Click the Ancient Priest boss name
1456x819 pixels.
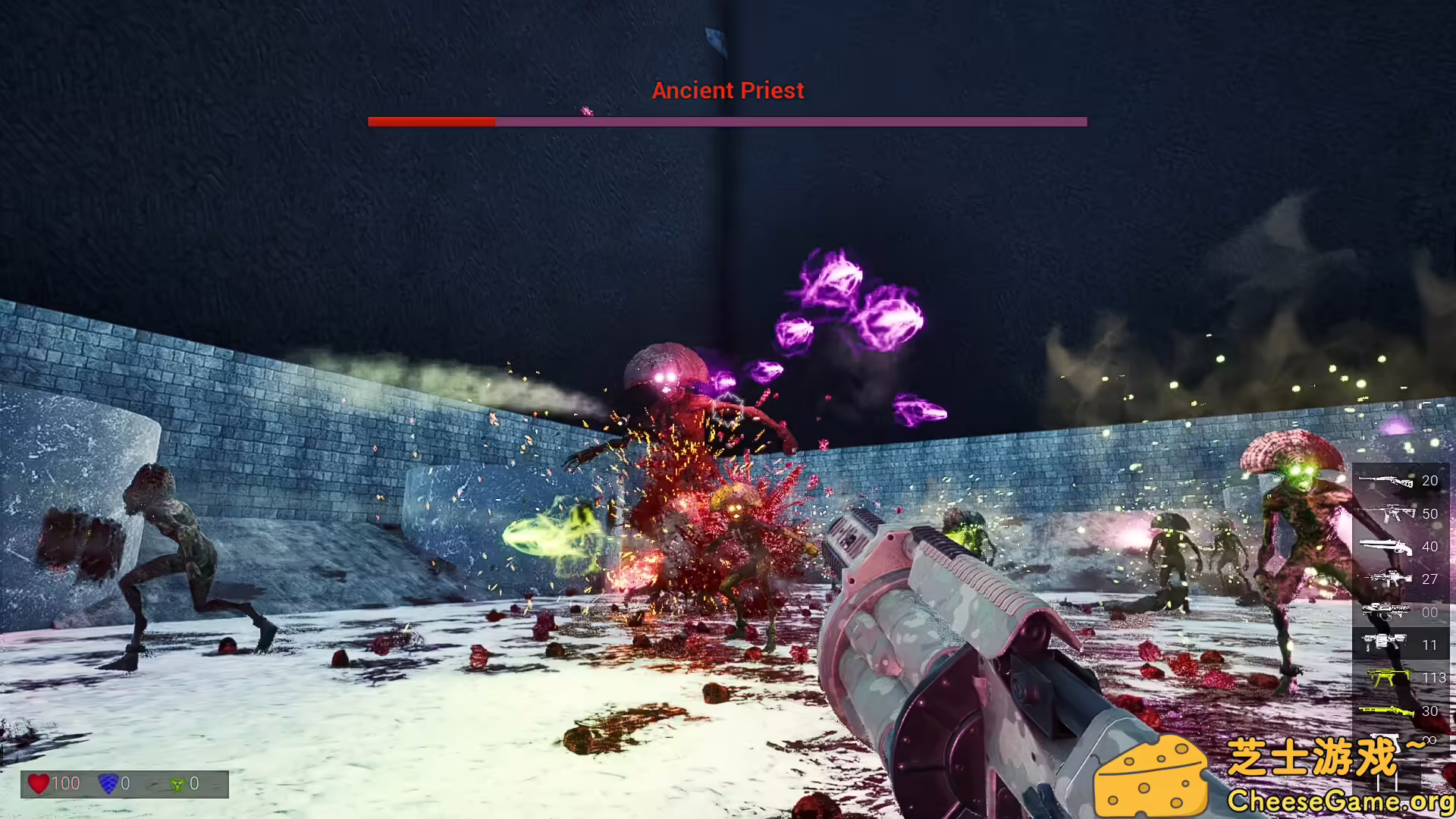[727, 90]
